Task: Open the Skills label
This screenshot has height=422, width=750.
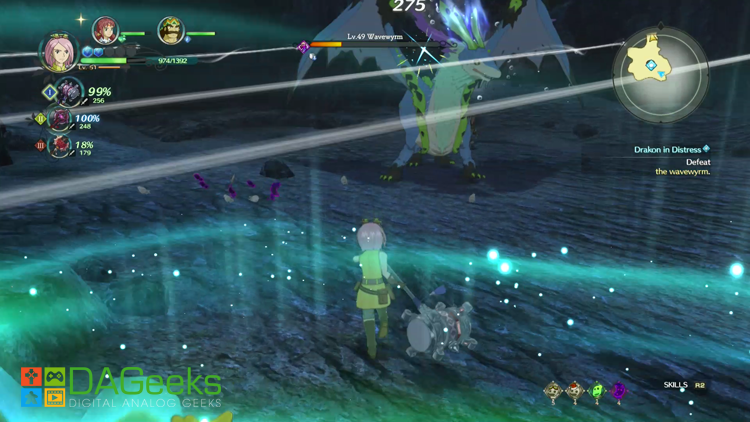Action: (676, 385)
